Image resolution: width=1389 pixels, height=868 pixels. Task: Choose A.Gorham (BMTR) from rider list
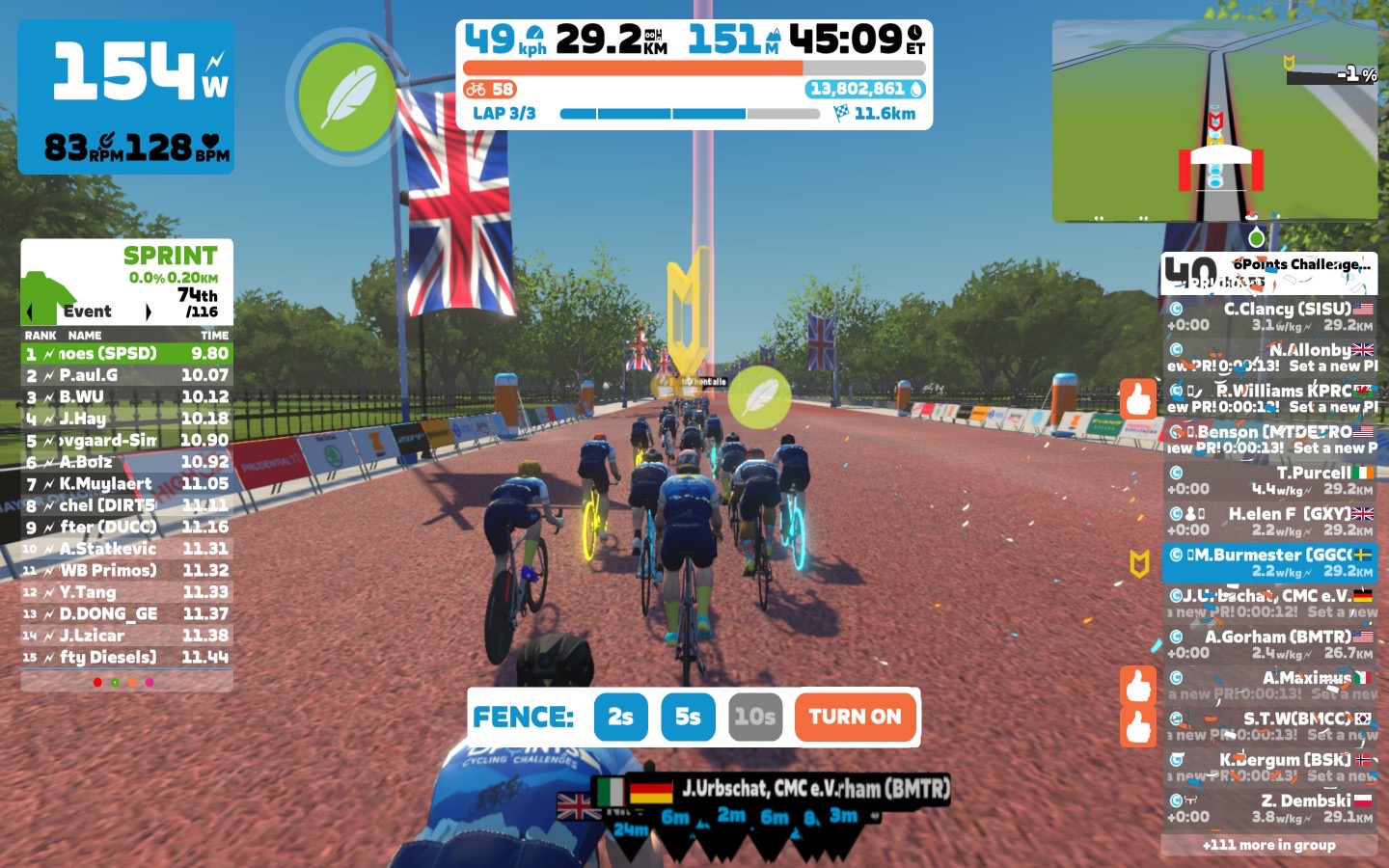1269,644
